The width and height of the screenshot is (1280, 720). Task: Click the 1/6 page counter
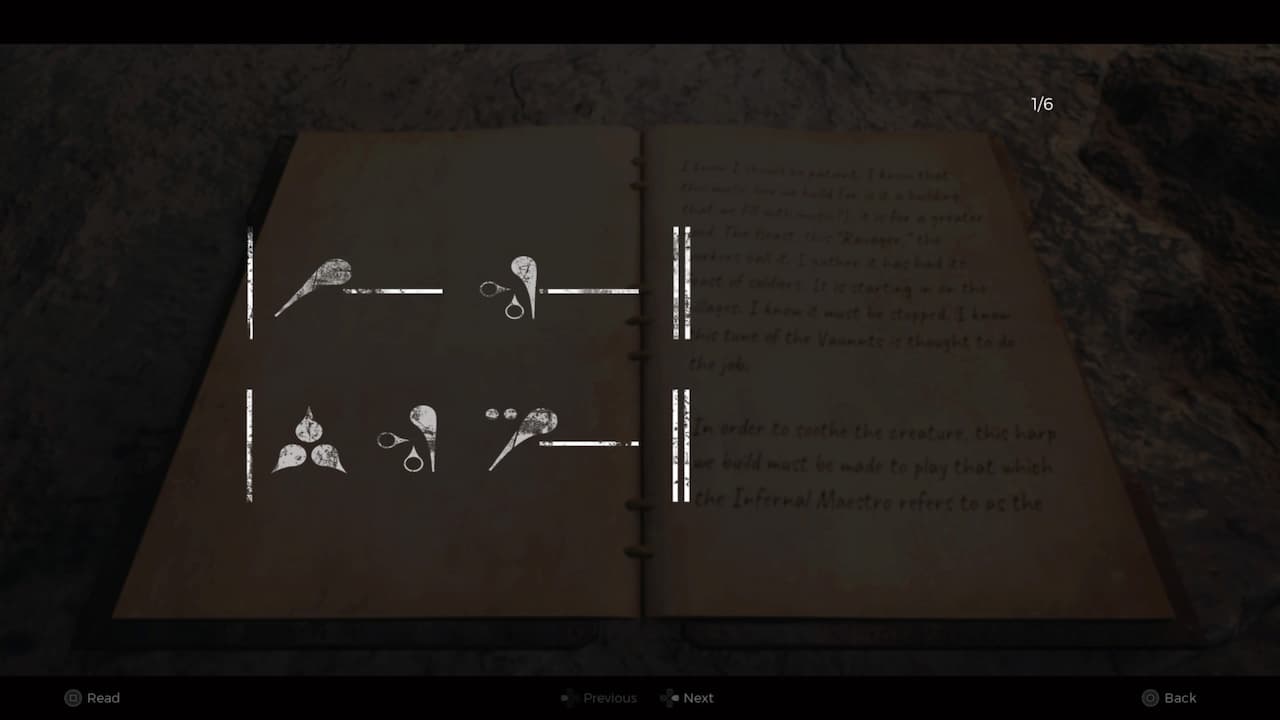coord(1043,103)
